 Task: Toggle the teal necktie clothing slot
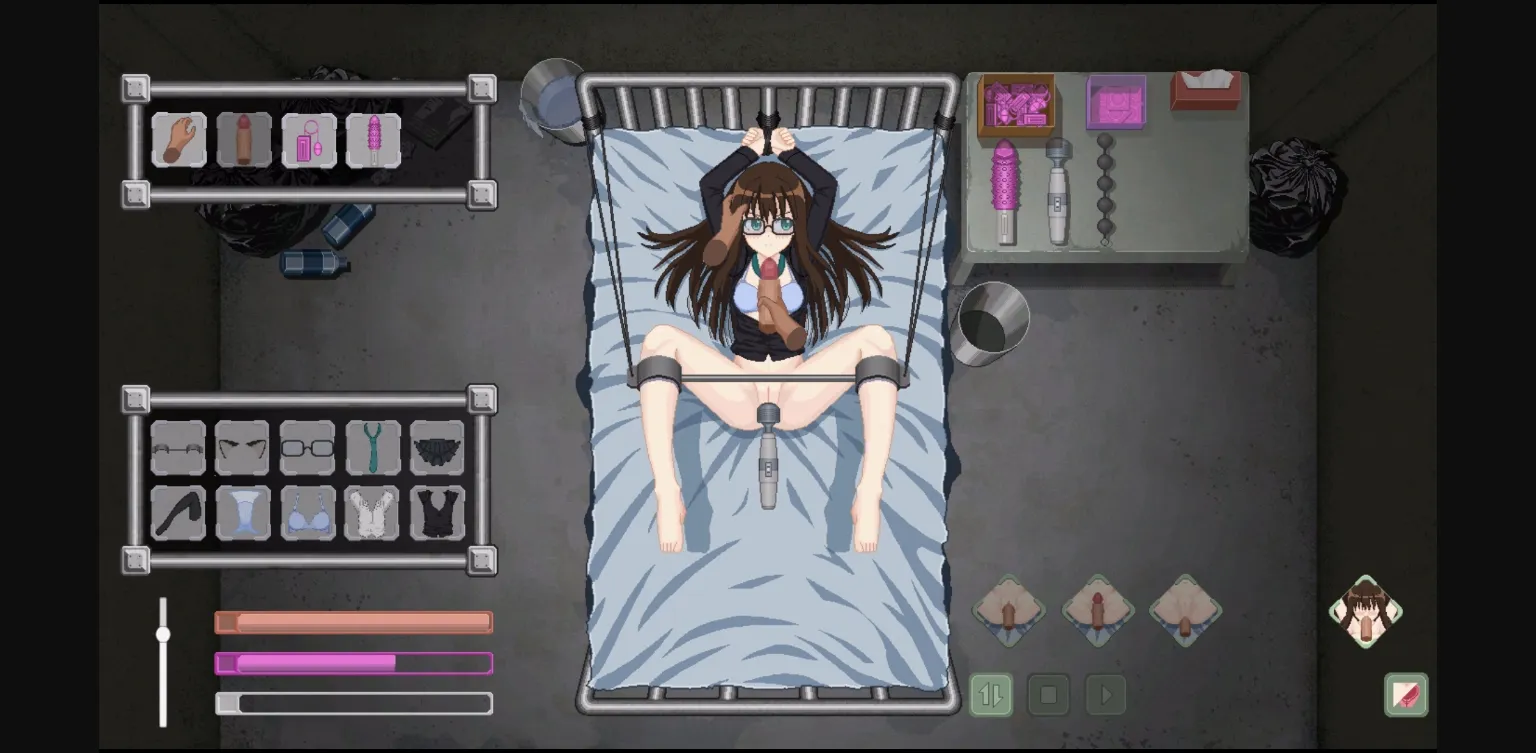coord(373,448)
